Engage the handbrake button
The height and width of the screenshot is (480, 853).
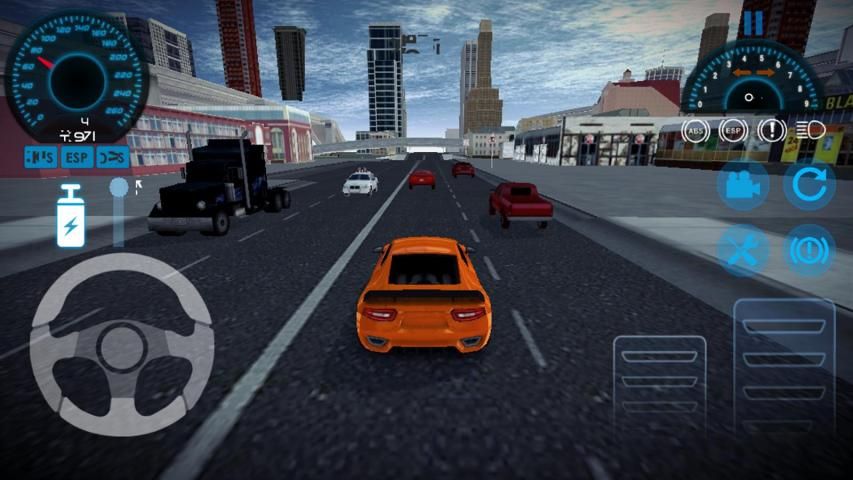tap(809, 250)
